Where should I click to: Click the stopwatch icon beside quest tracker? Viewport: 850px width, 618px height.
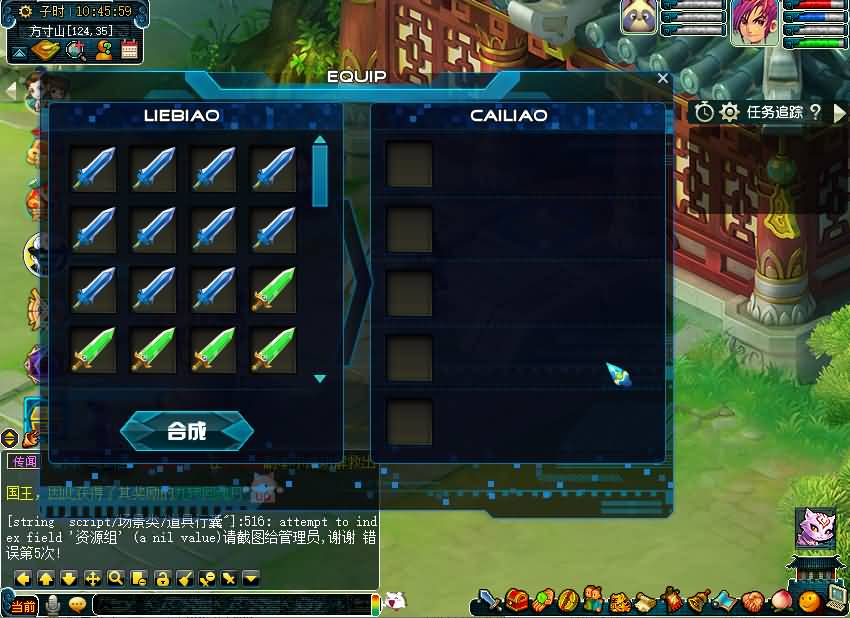pos(705,112)
